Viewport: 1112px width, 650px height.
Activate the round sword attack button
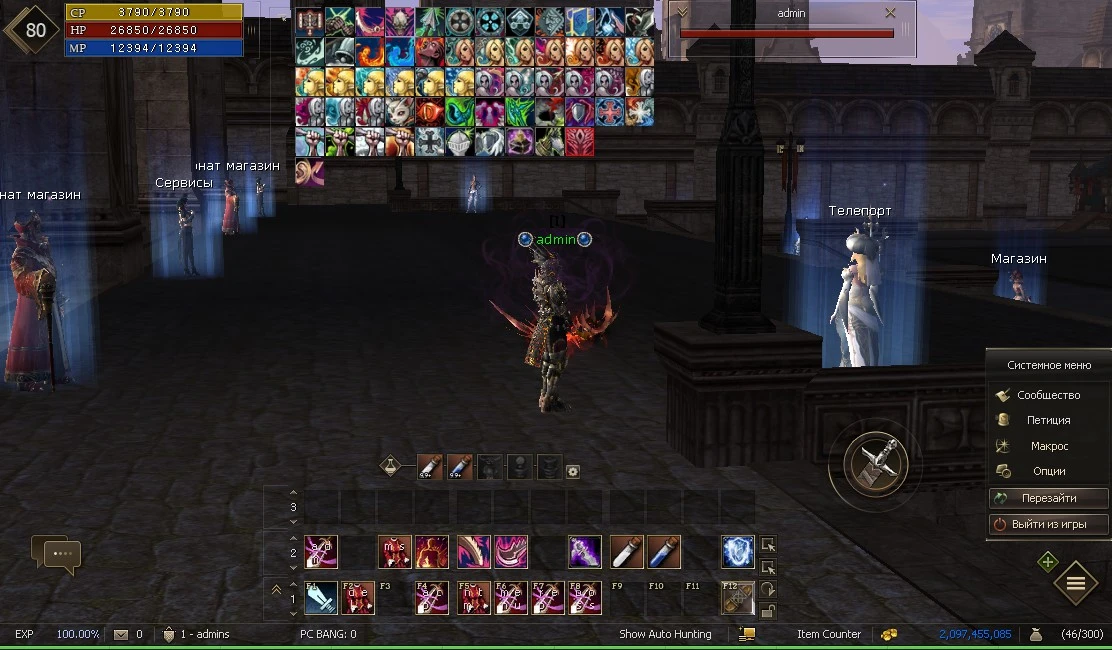(875, 463)
